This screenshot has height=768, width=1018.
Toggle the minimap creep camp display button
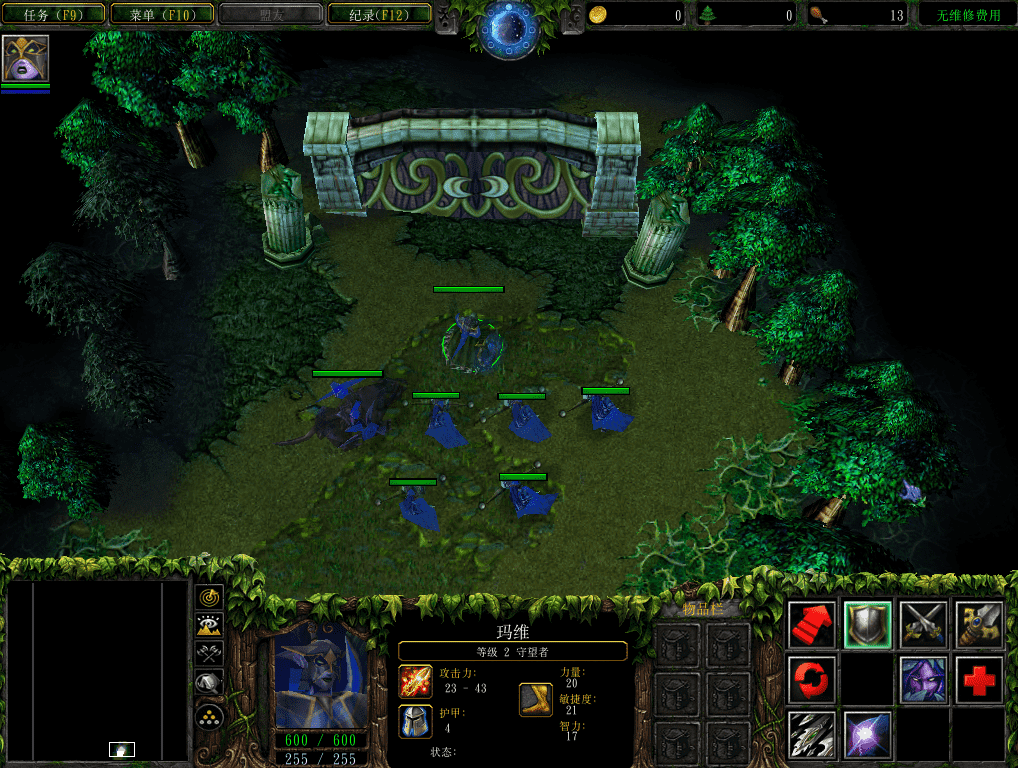[209, 684]
